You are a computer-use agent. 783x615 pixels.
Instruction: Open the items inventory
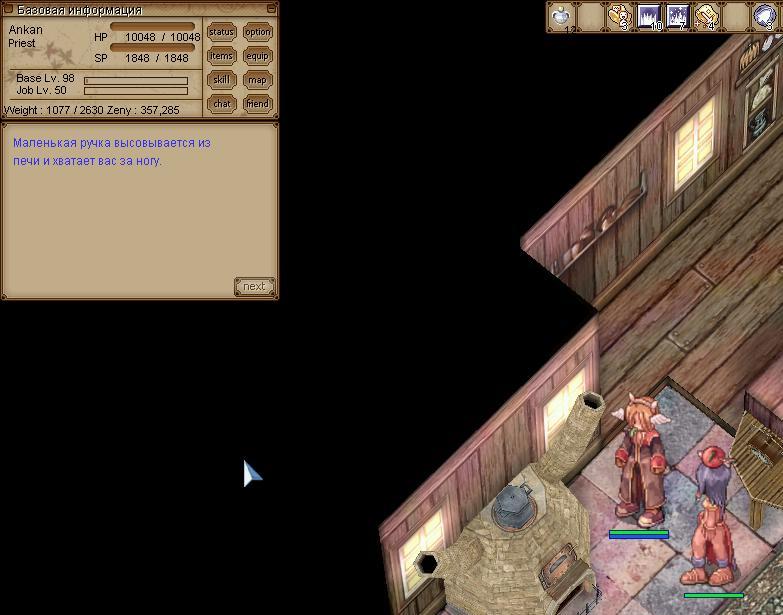click(221, 56)
